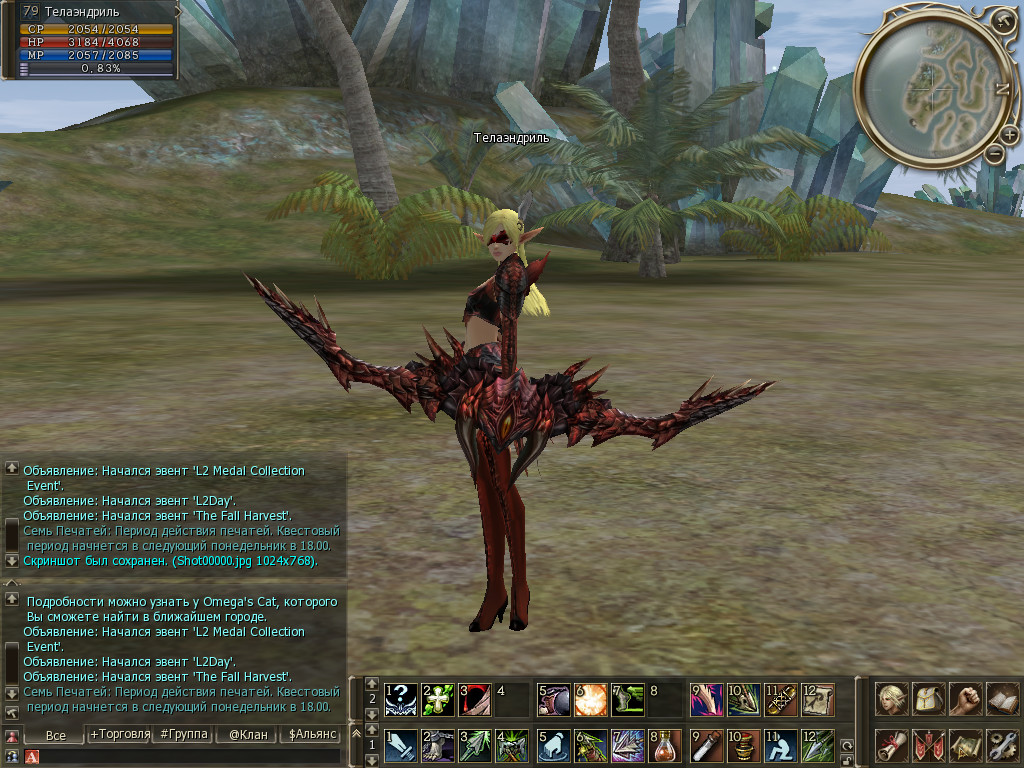Open the character status window

[892, 699]
